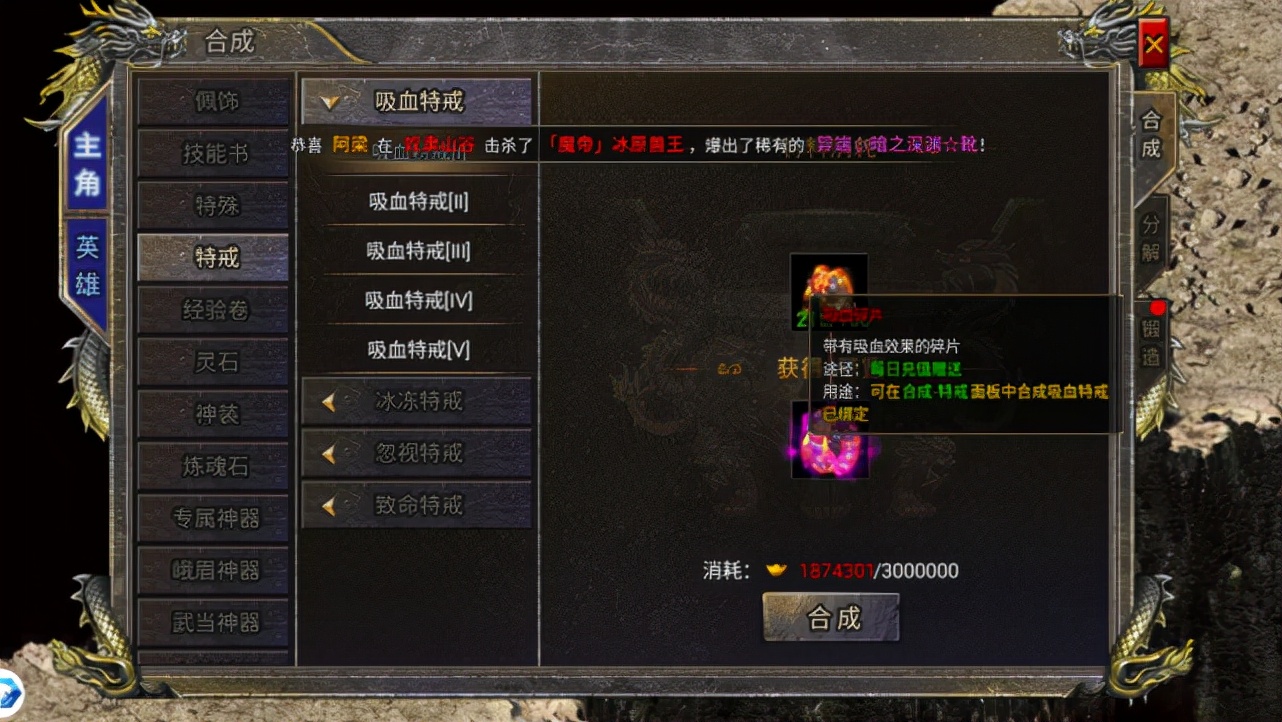
Task: Select the 灵石 category
Action: (214, 362)
